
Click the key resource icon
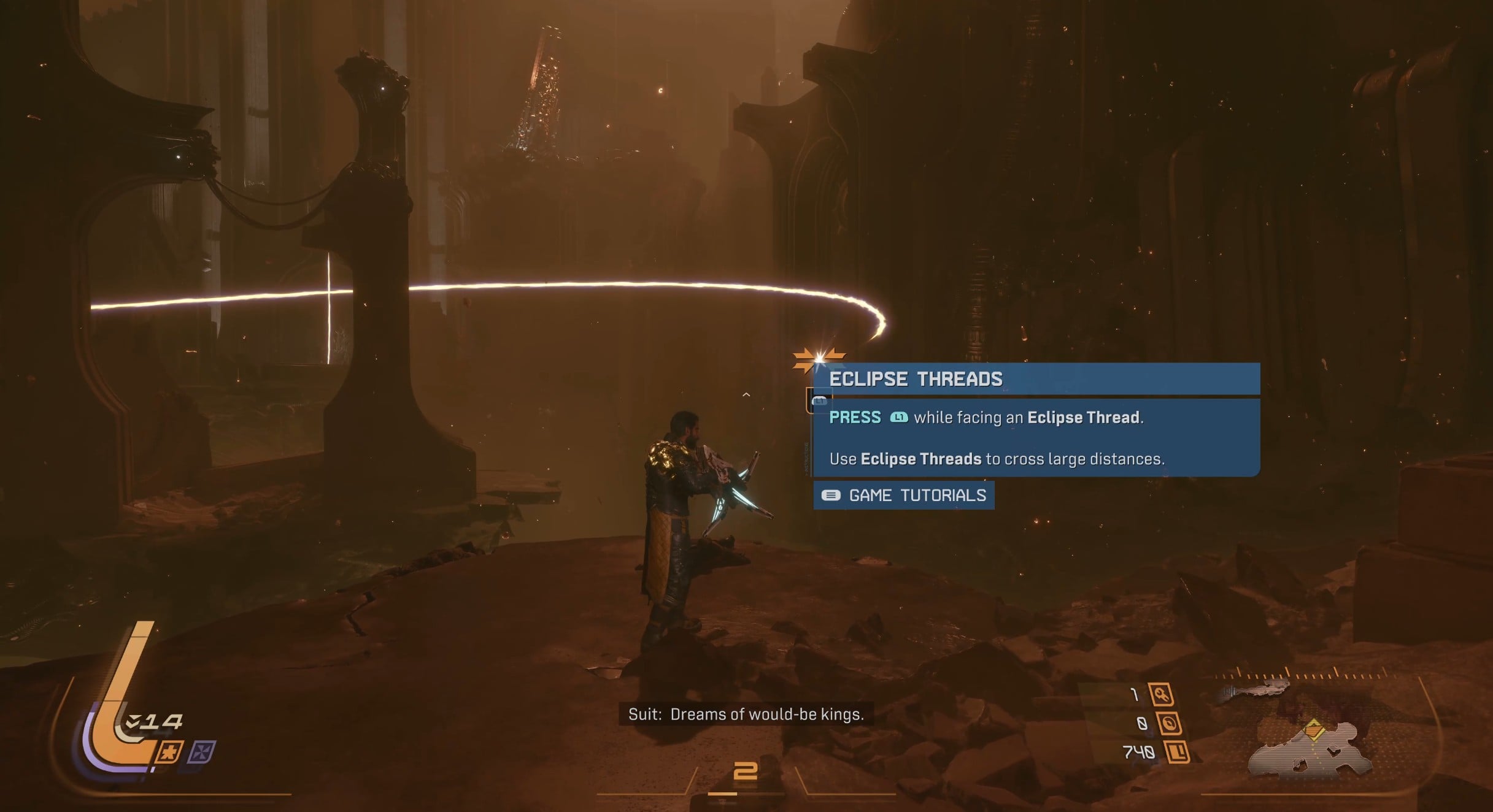tap(1161, 695)
